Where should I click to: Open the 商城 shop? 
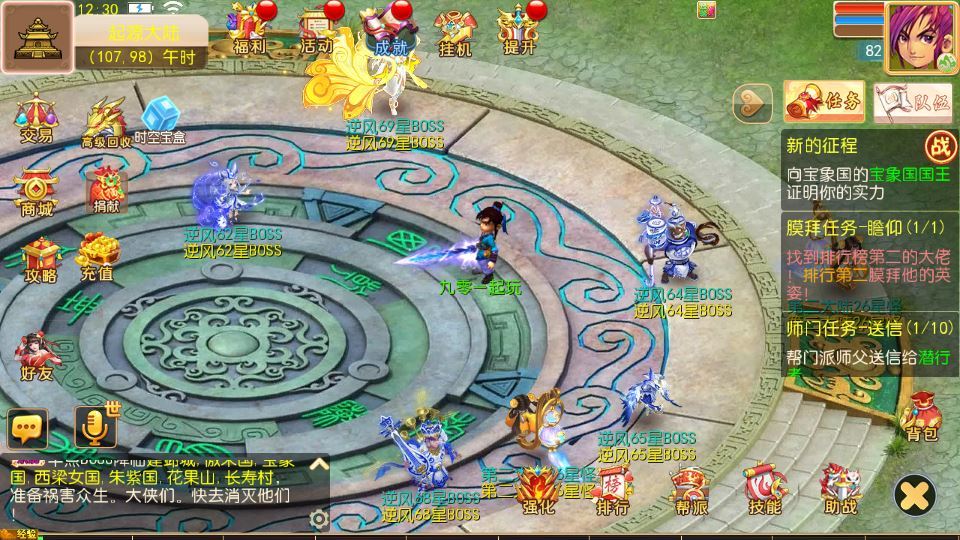tap(36, 190)
